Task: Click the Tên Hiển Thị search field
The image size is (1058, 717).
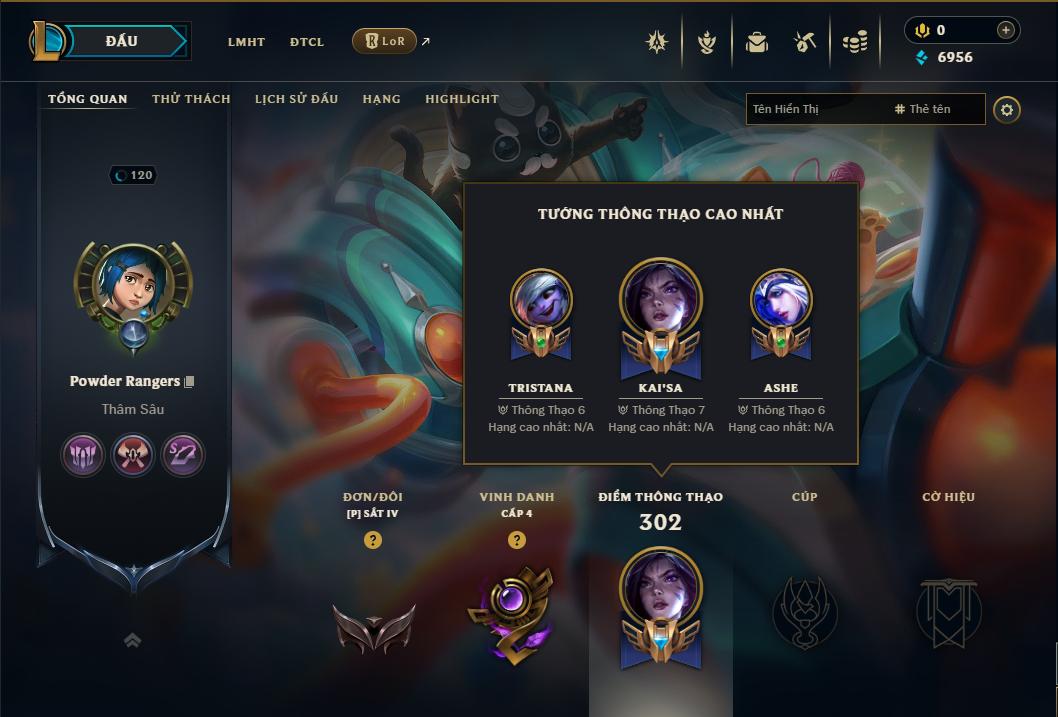Action: pyautogui.click(x=817, y=109)
